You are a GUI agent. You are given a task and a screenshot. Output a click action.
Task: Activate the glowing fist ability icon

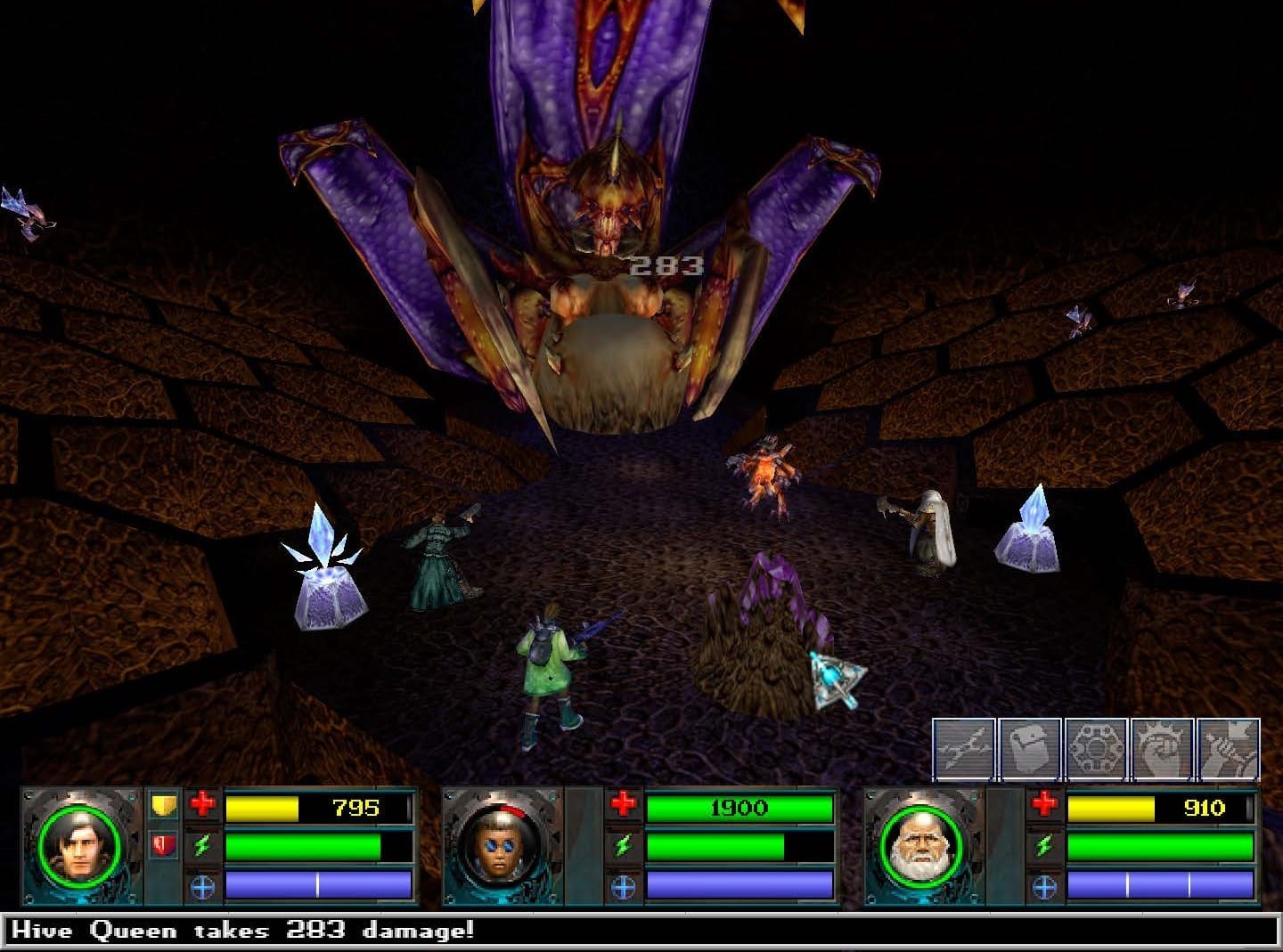tap(1162, 750)
